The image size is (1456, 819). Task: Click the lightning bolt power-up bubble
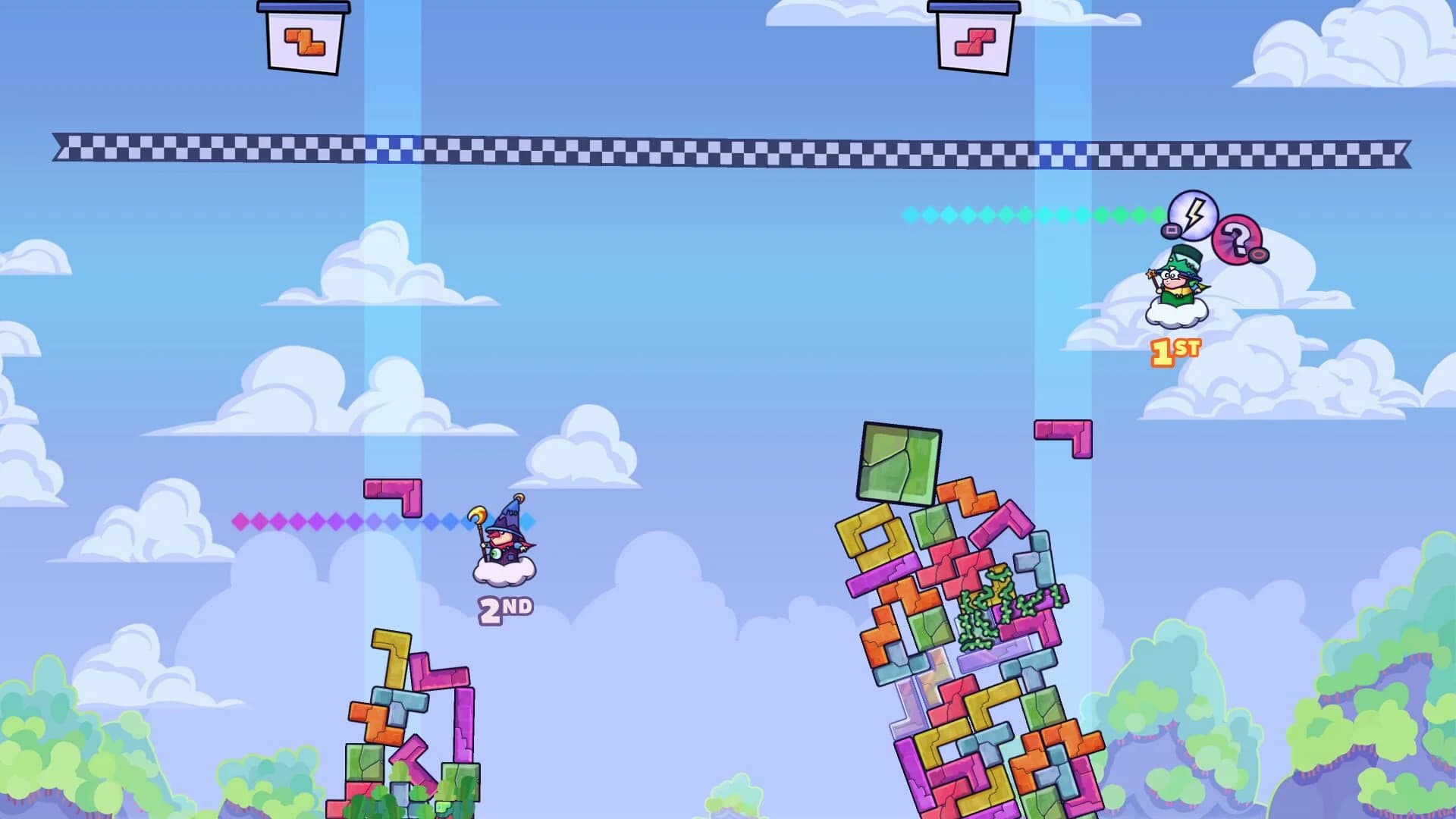click(x=1193, y=217)
